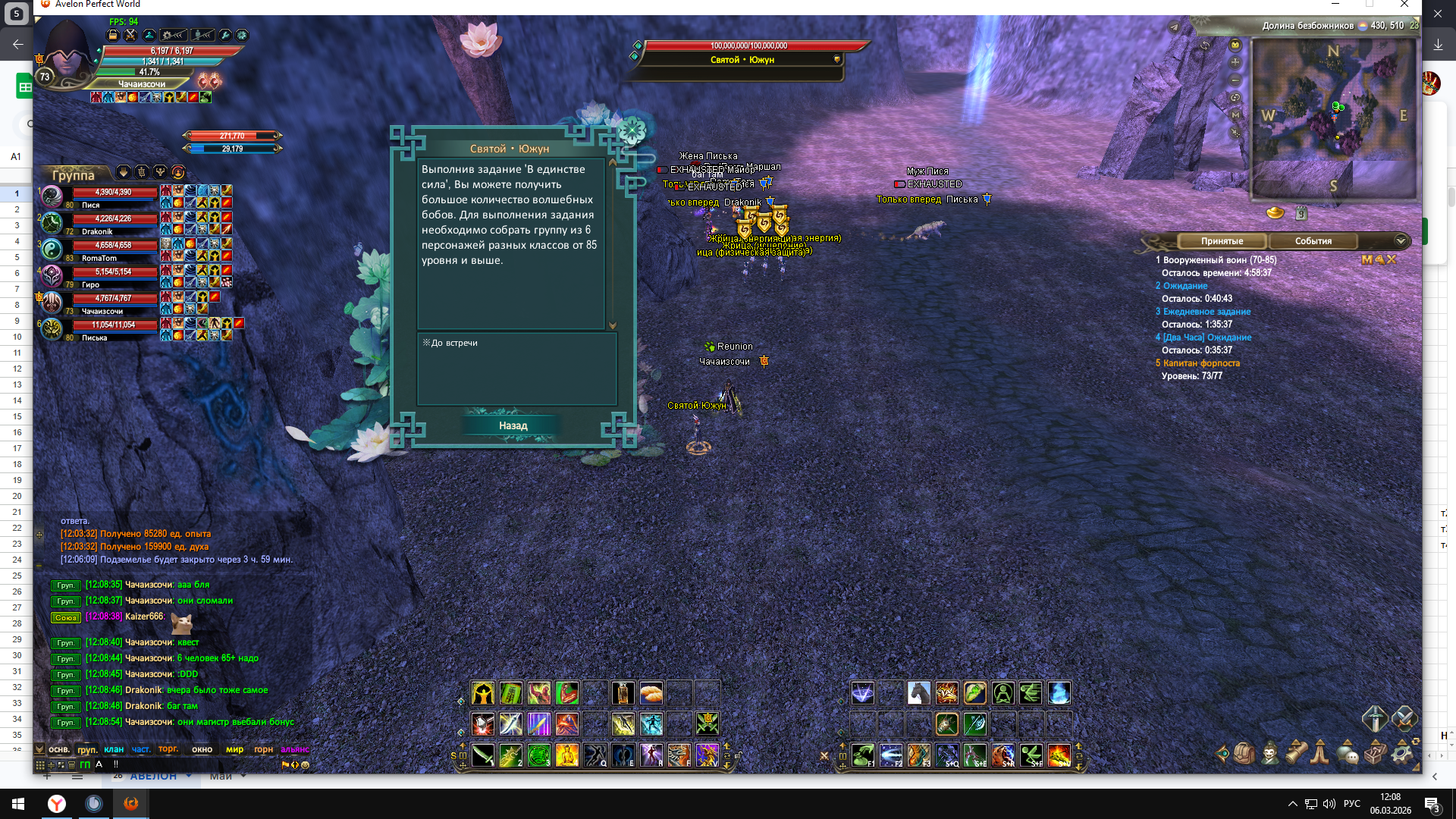This screenshot has height=819, width=1456.
Task: Zoom in the minimap with the plus button
Action: (x=1235, y=62)
